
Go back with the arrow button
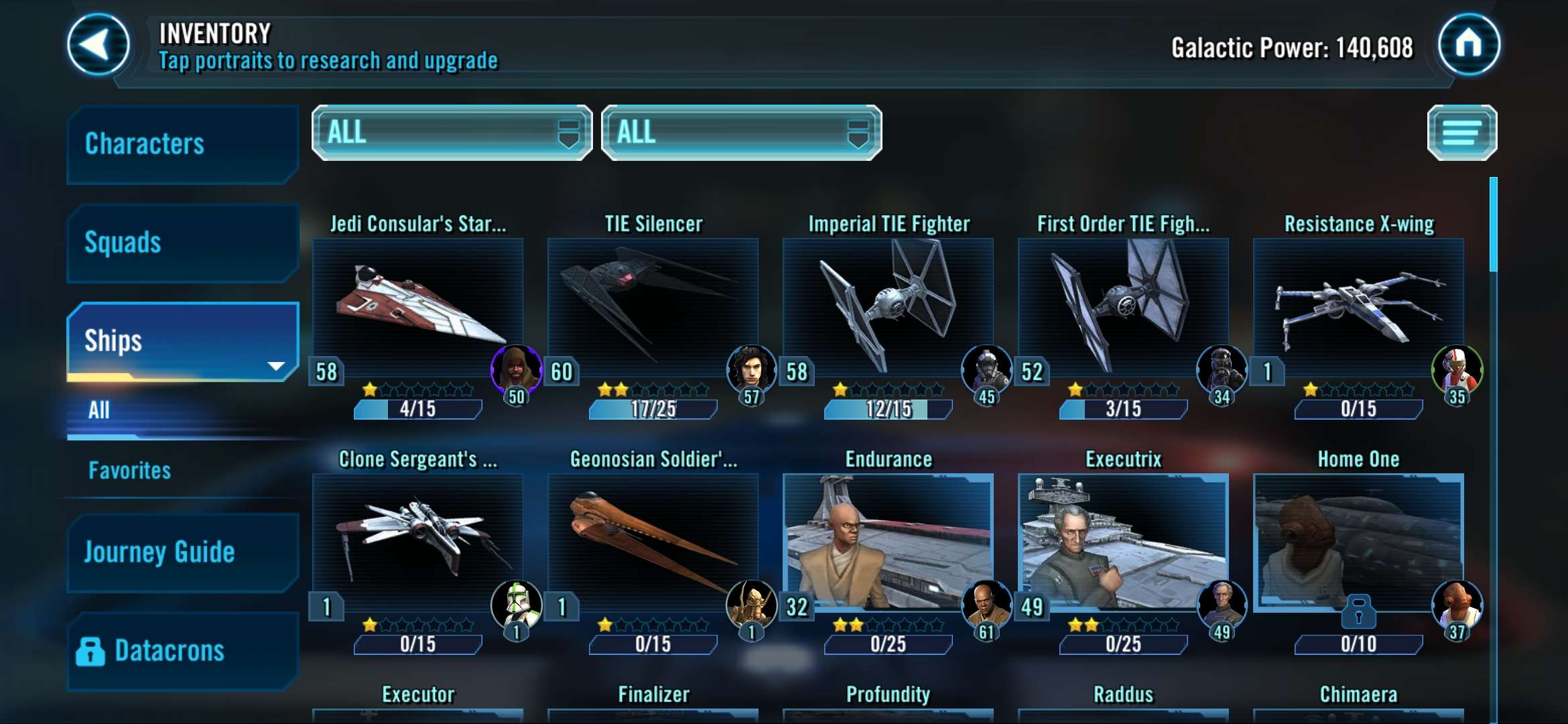pos(99,44)
